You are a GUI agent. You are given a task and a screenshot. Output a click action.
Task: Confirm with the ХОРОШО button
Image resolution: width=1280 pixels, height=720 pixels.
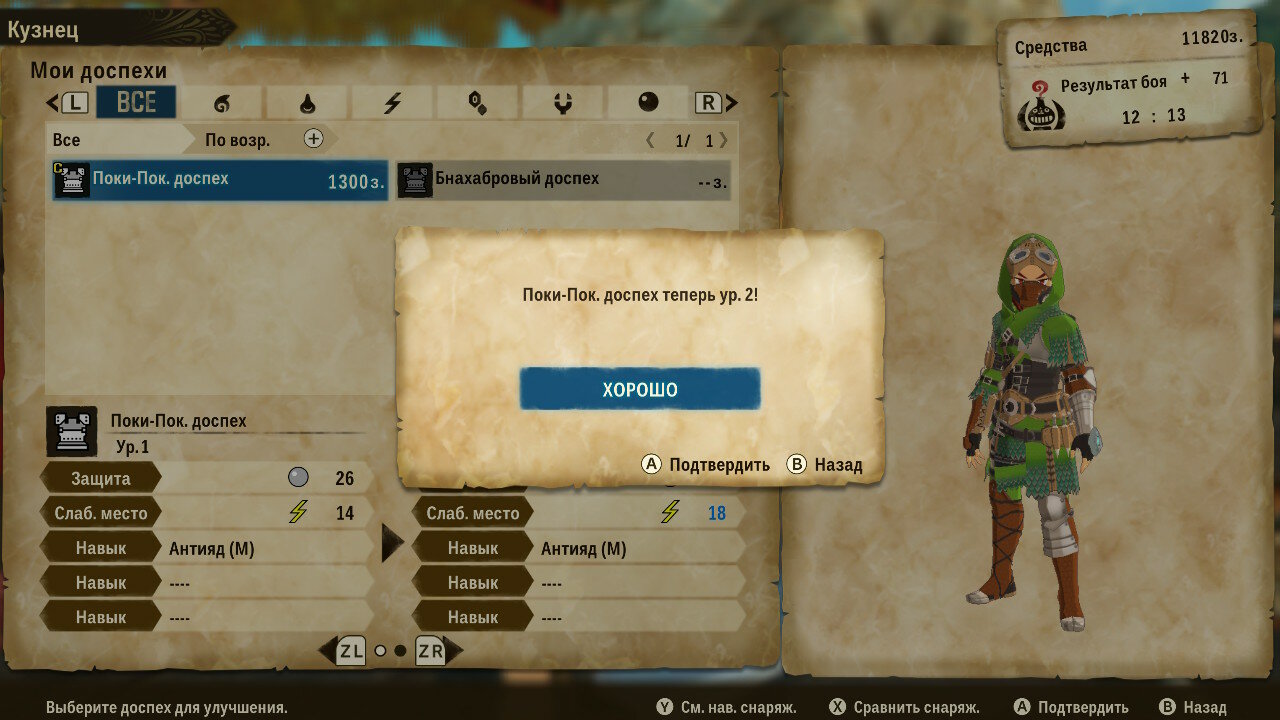[x=640, y=389]
